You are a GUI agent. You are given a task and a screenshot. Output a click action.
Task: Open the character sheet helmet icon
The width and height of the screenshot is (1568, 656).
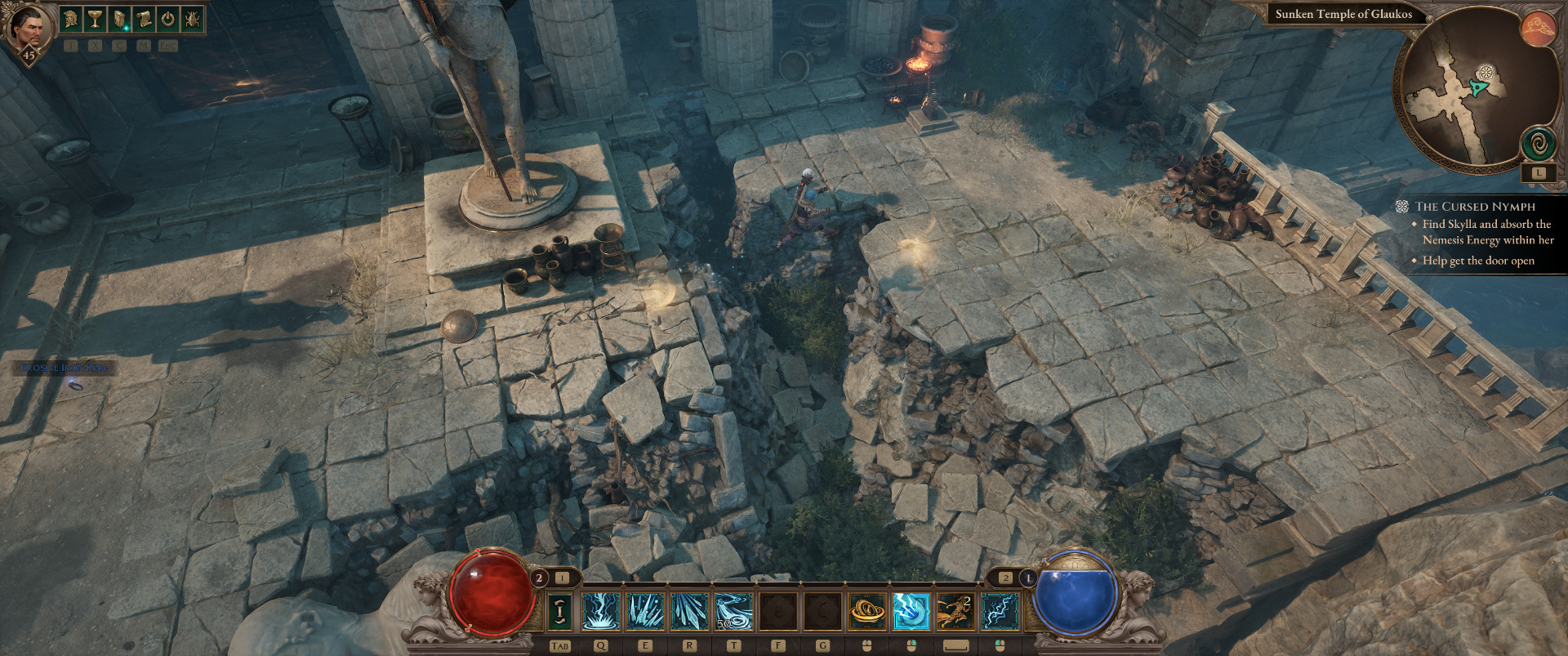(71, 19)
